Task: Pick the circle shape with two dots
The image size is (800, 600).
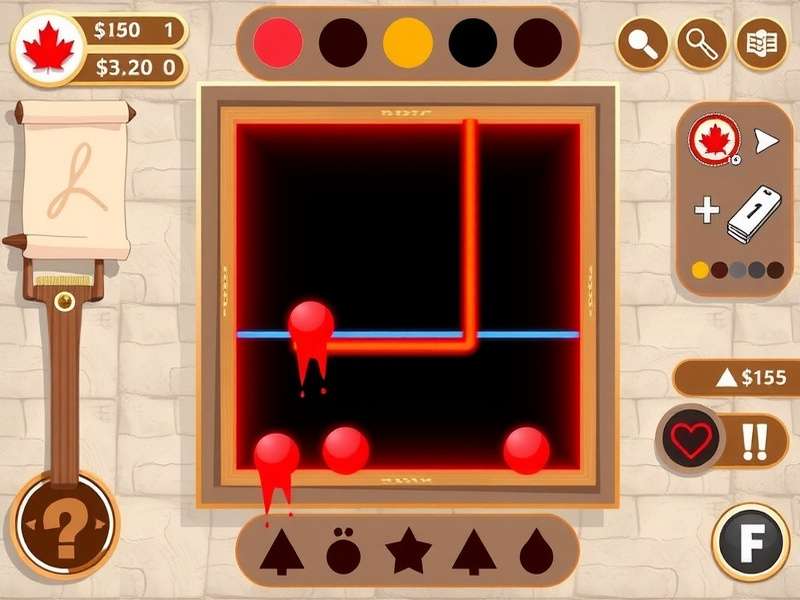Action: [343, 551]
